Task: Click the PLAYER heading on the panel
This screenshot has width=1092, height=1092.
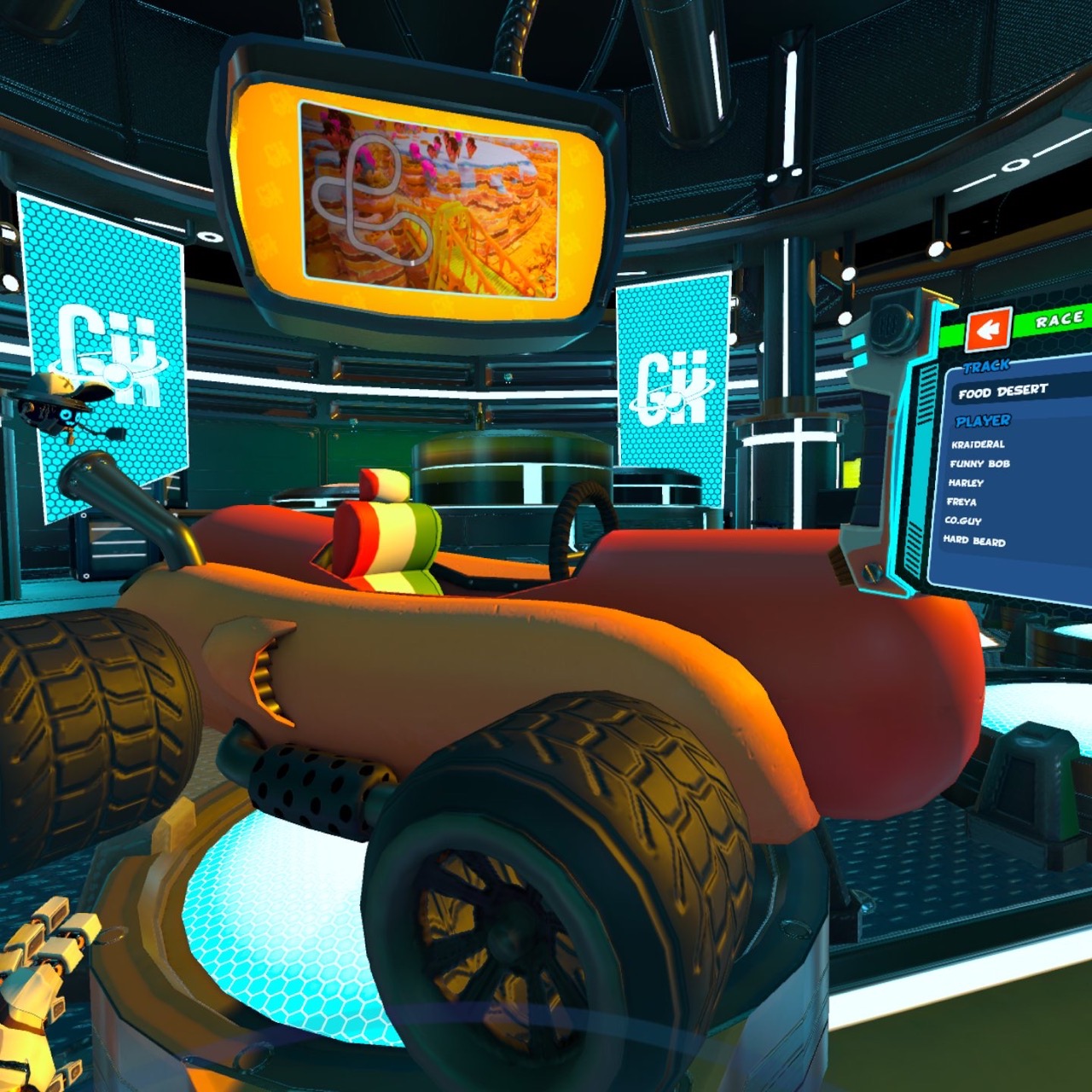Action: [x=985, y=420]
